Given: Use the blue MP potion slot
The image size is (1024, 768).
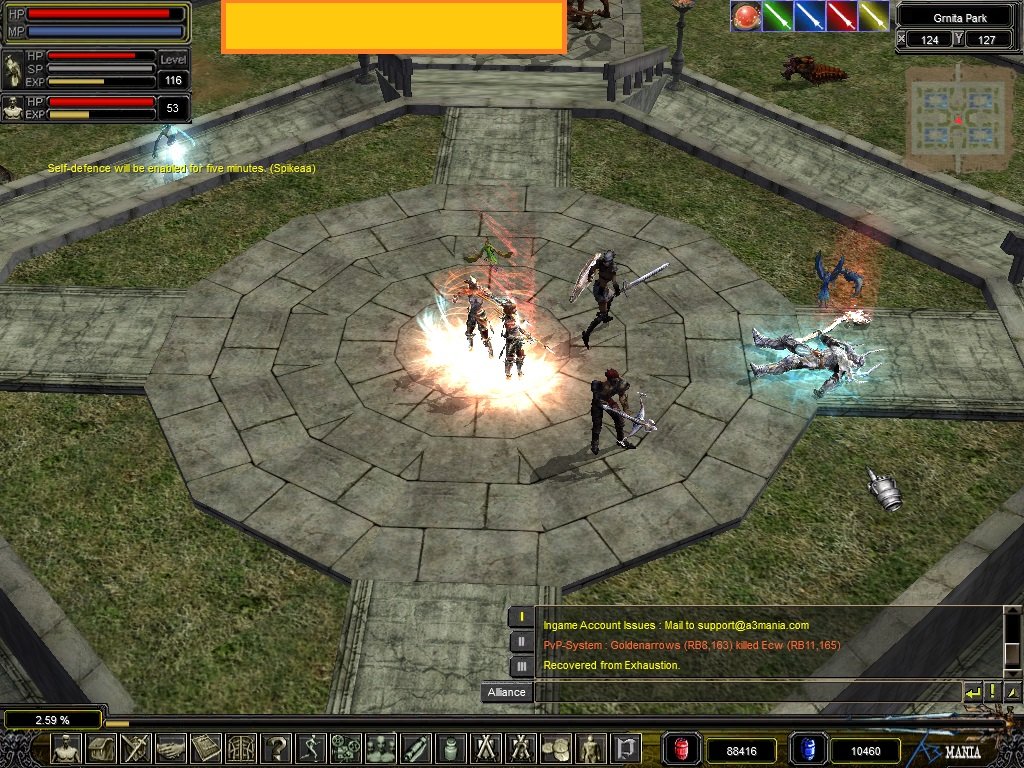Looking at the screenshot, I should (806, 749).
